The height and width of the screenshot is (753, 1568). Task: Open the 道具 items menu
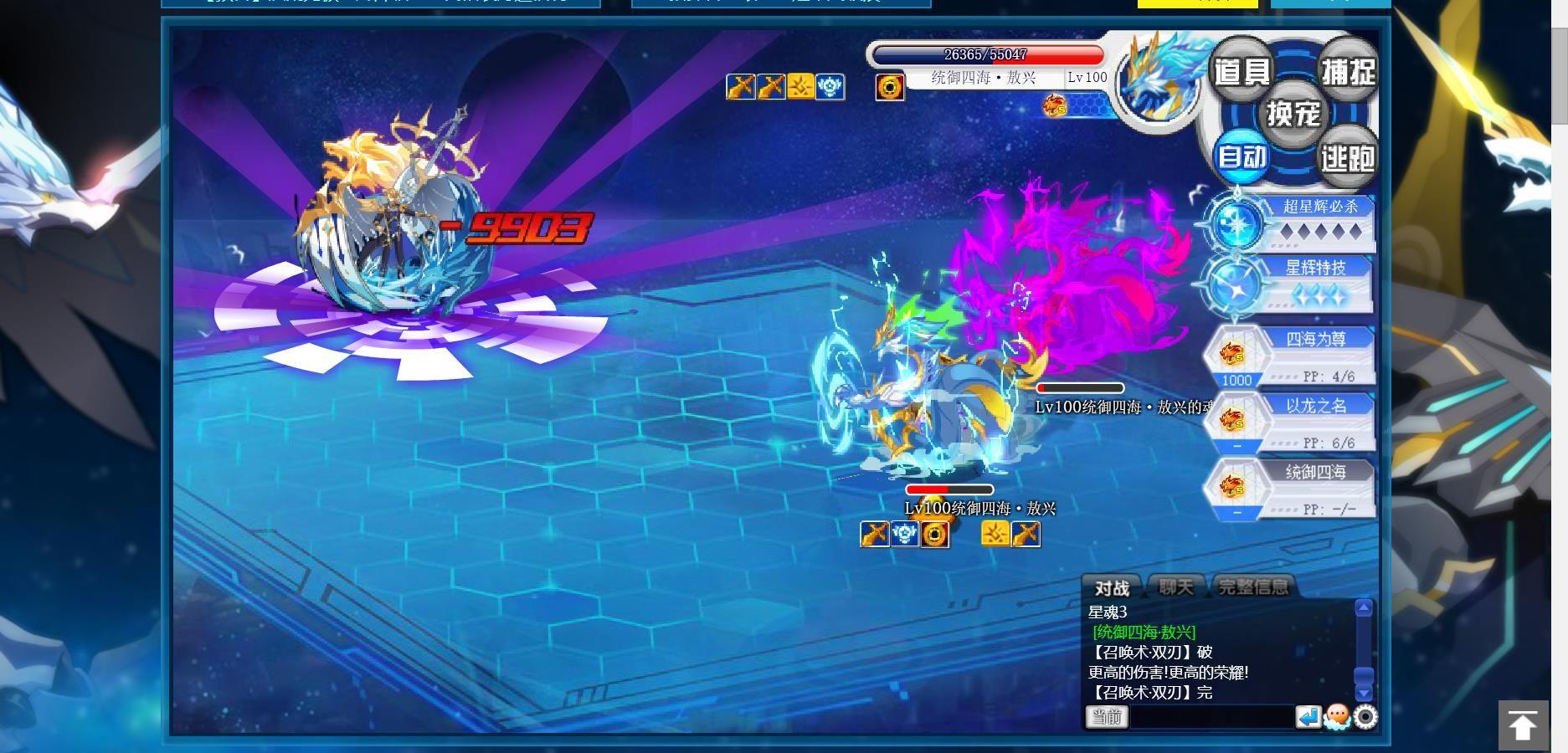(1242, 71)
